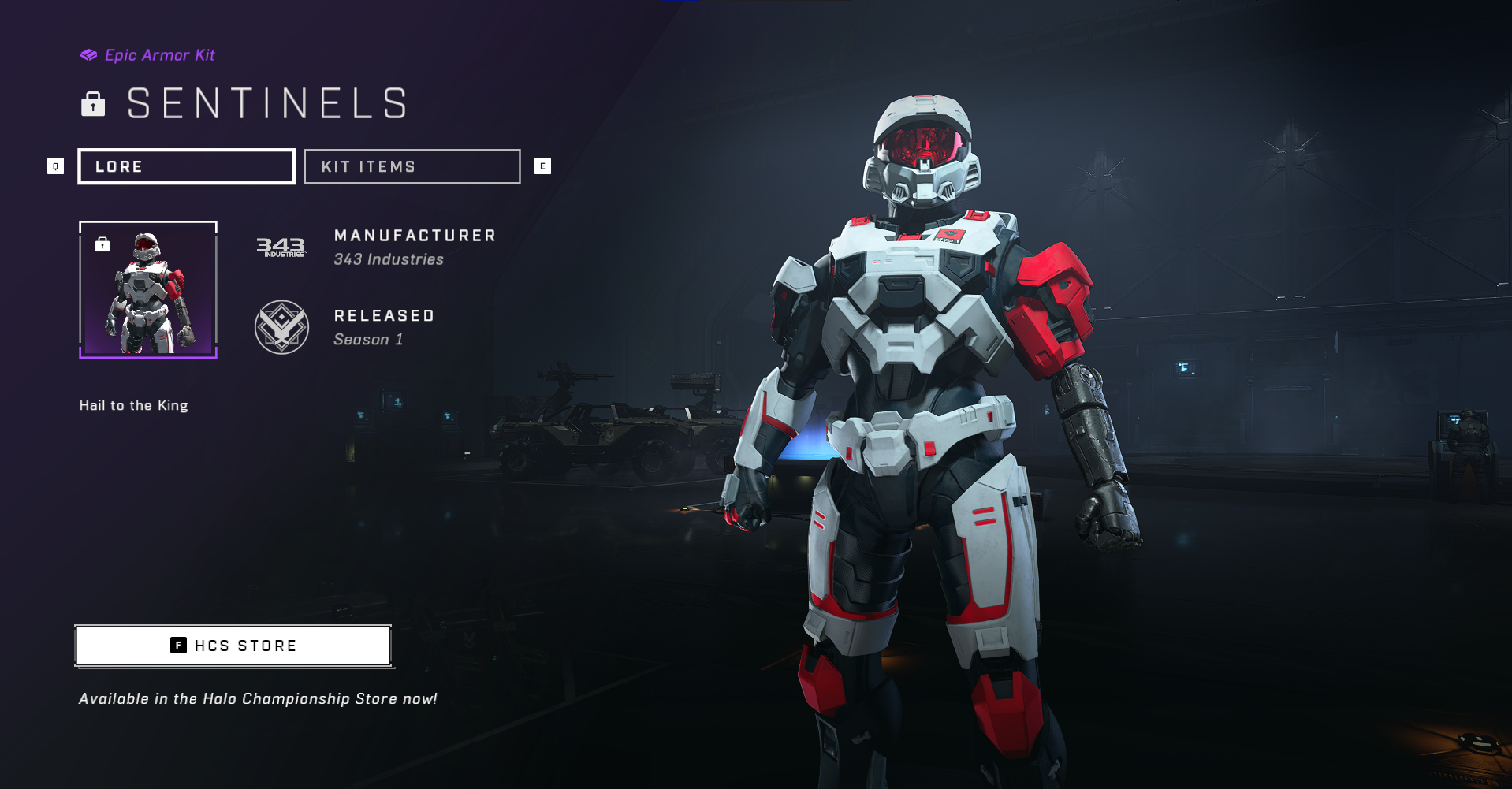
Task: Click the F key icon inside HCS STORE button
Action: 177,645
